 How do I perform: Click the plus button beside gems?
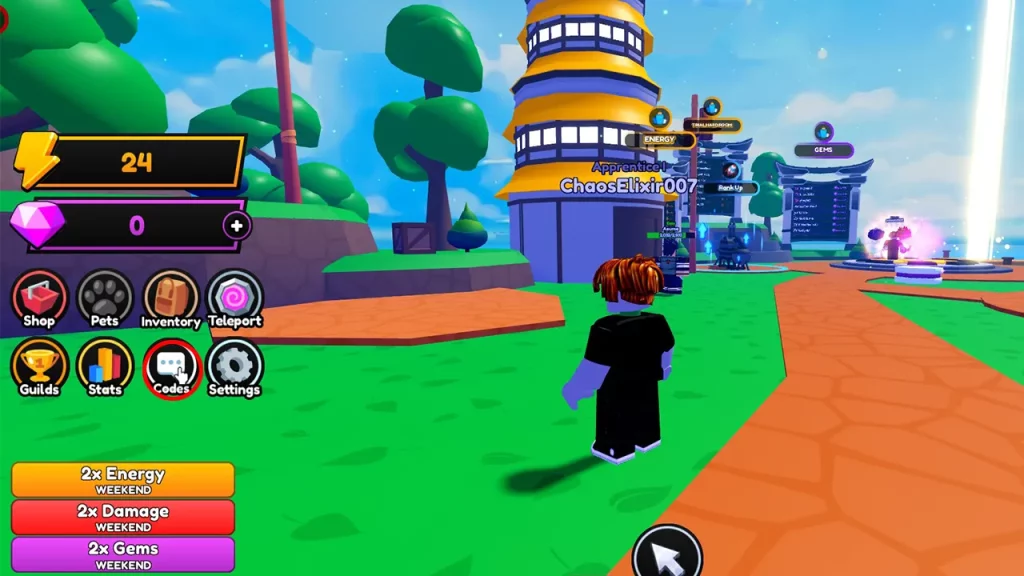(237, 226)
